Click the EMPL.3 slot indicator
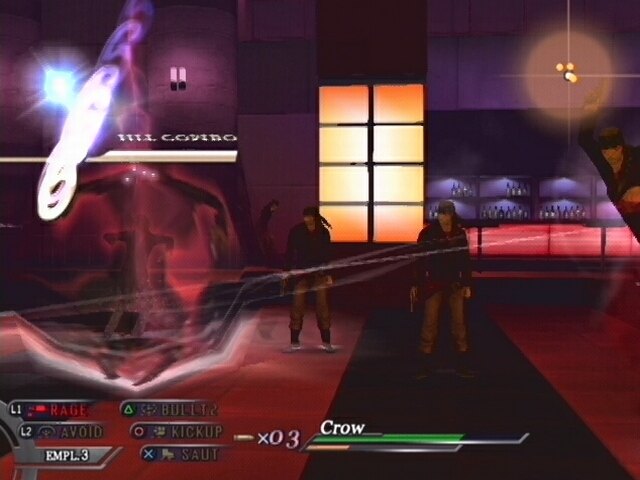Viewport: 640px width, 480px height. 66,455
